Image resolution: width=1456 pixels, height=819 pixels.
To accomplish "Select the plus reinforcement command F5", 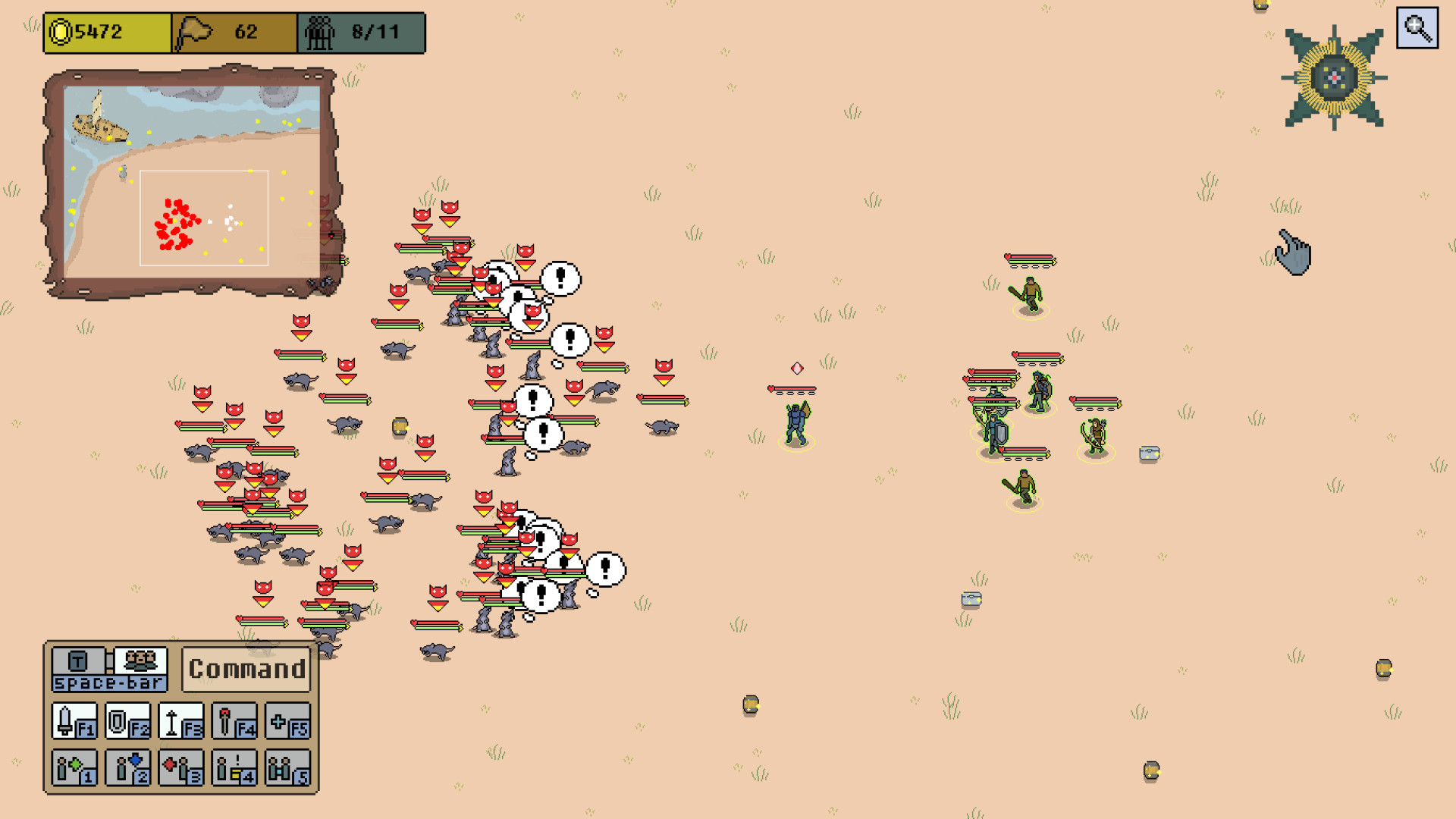I will (288, 721).
